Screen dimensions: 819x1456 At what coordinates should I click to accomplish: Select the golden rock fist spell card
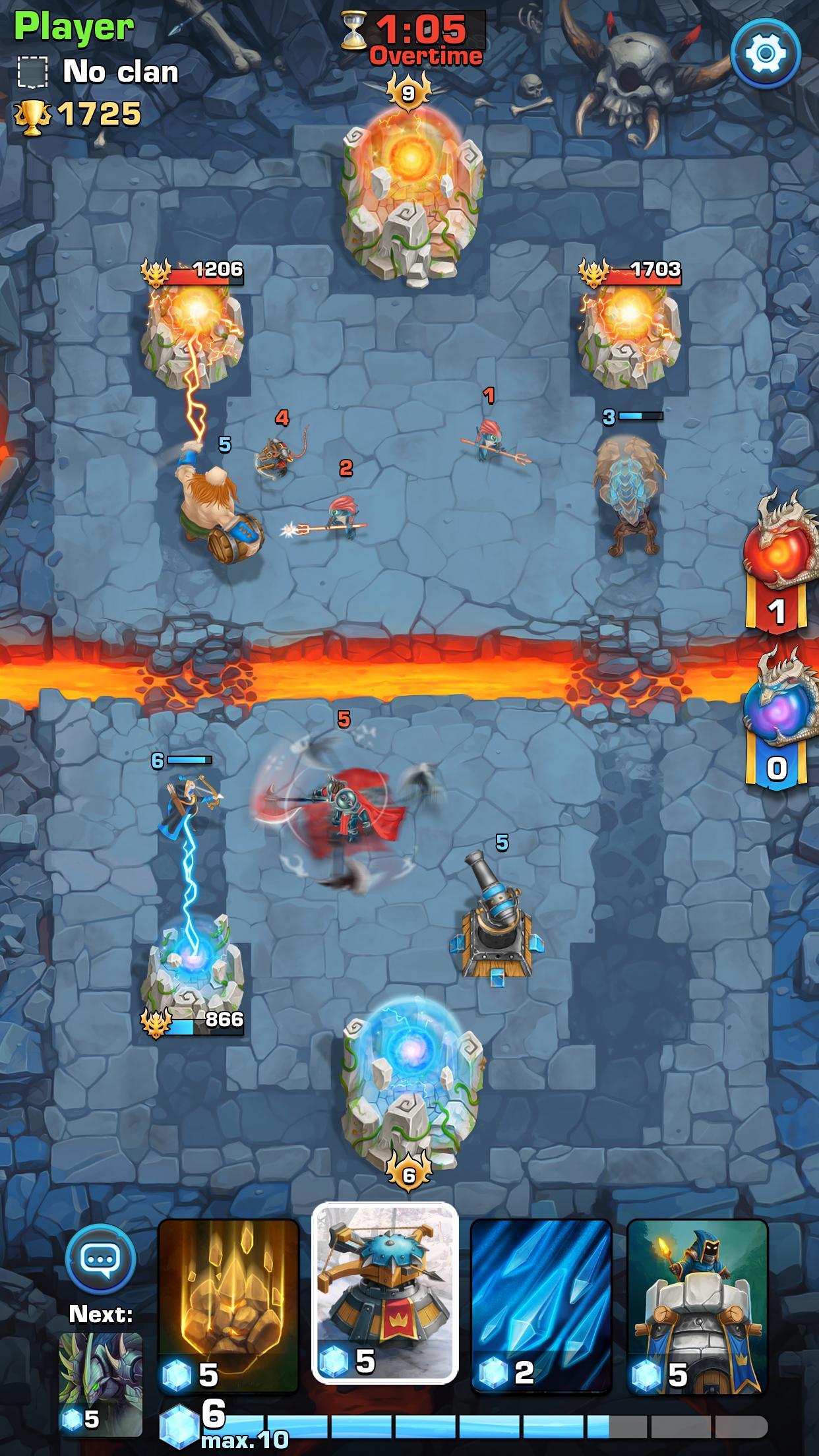[x=228, y=1296]
